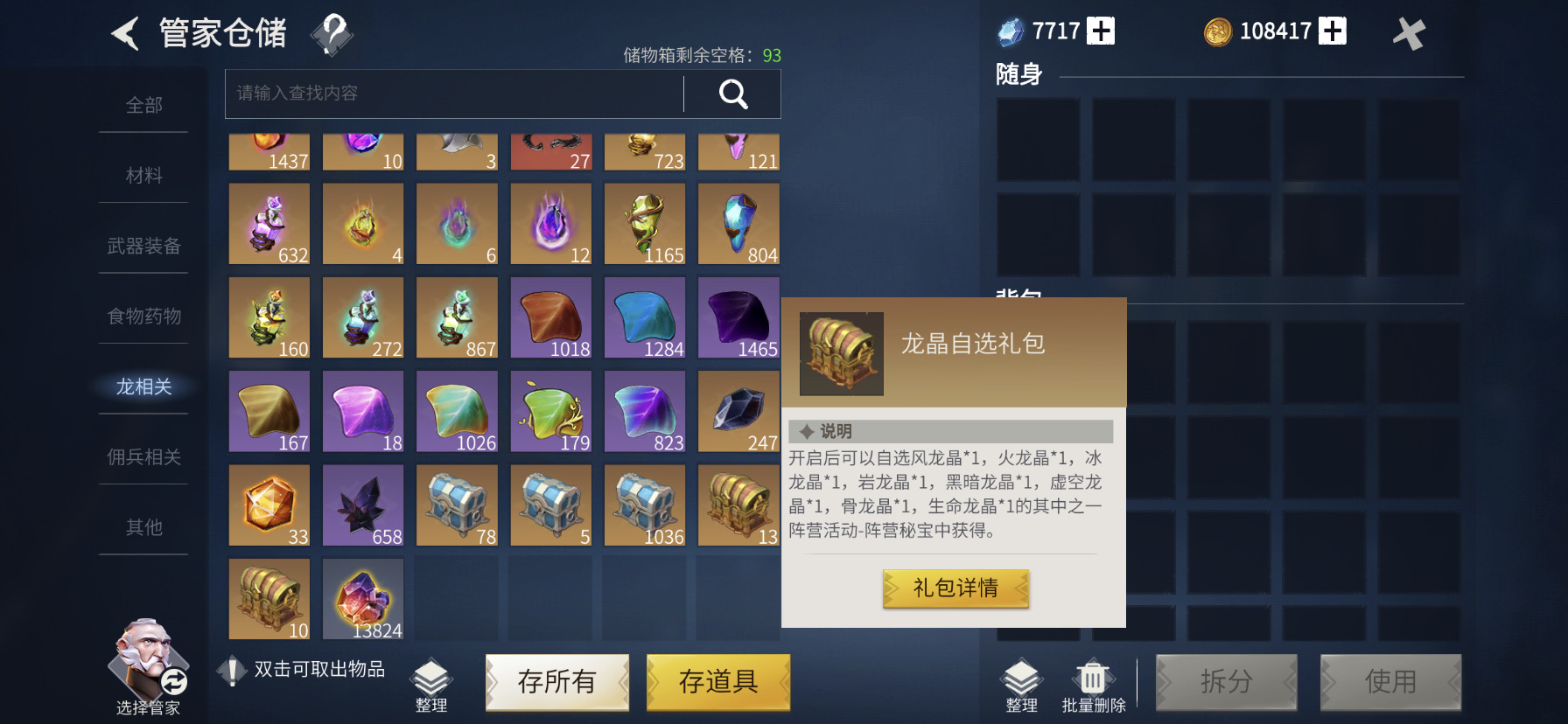Switch to the 材料 category tab

[x=145, y=175]
